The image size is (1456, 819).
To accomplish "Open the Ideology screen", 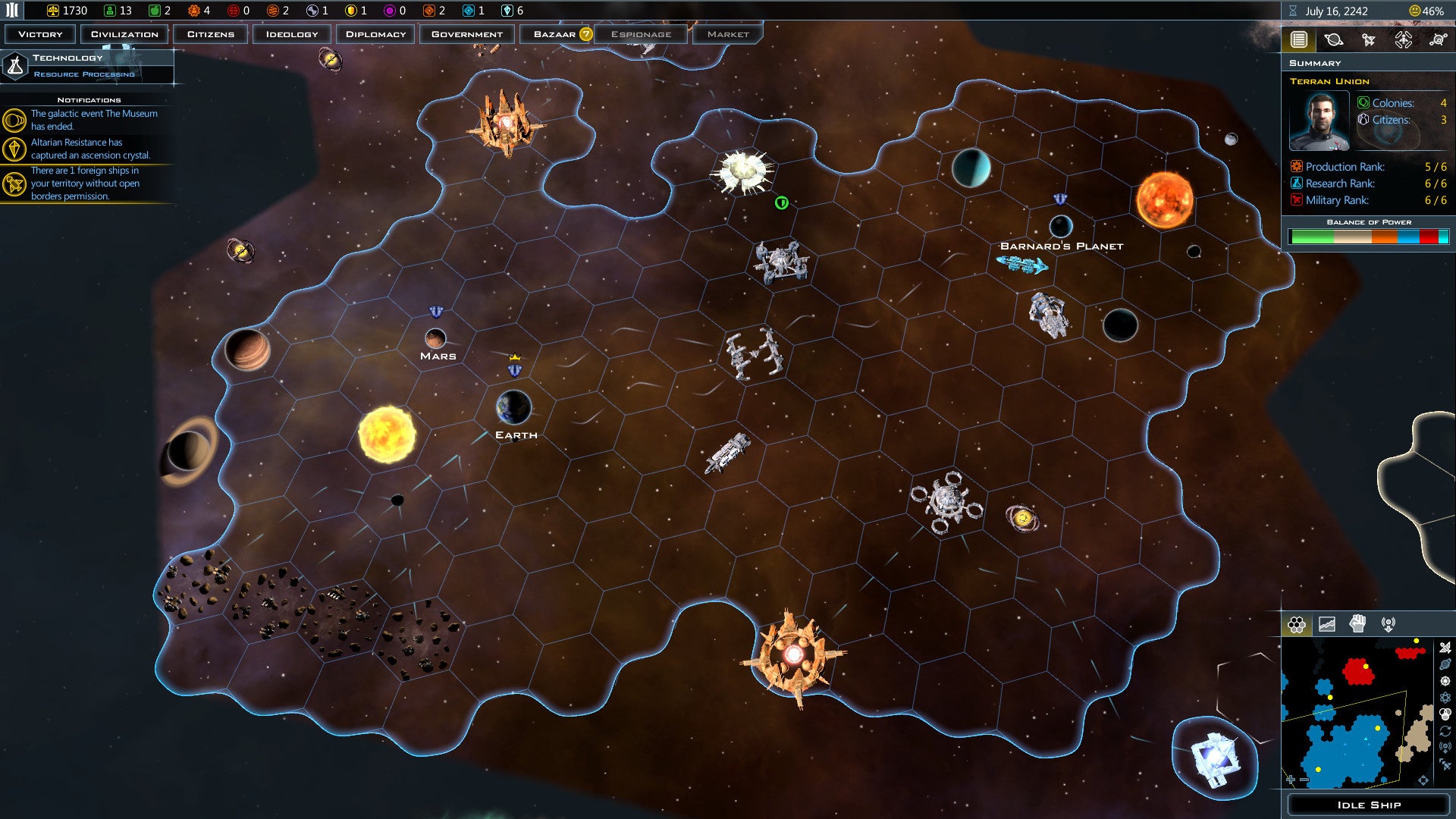I will (x=292, y=34).
